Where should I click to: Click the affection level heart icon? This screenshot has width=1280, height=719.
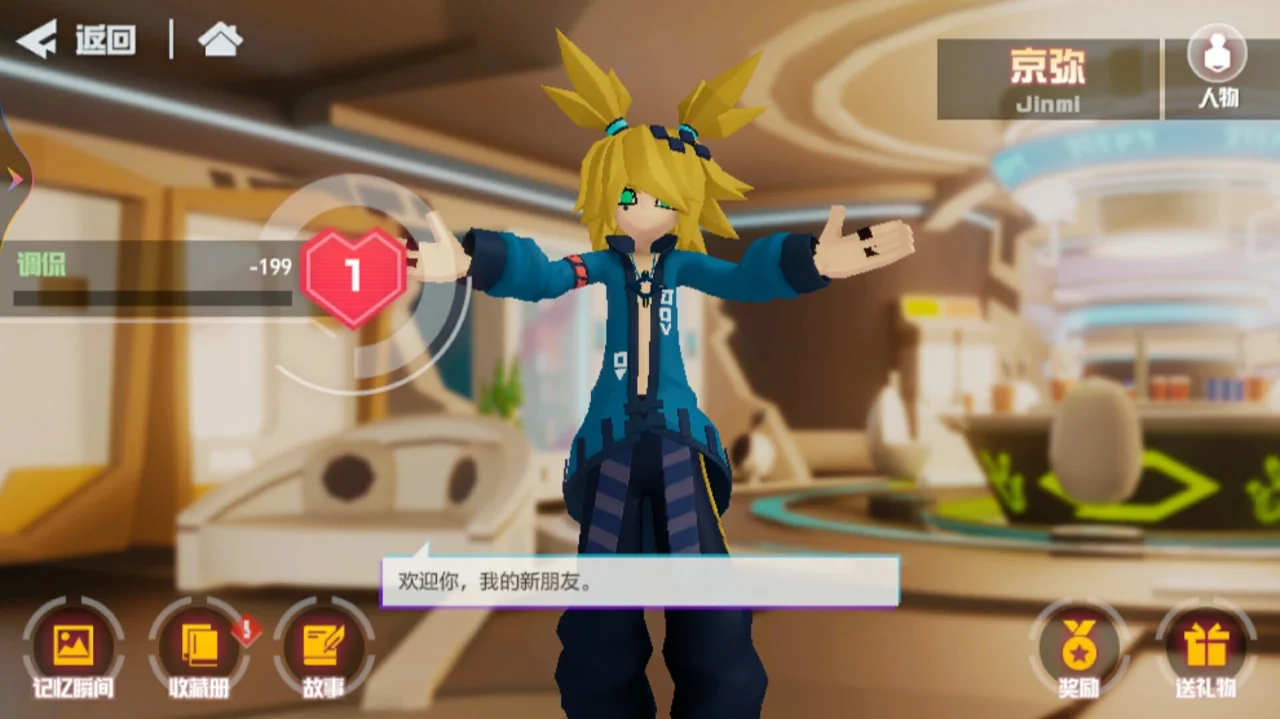click(352, 276)
